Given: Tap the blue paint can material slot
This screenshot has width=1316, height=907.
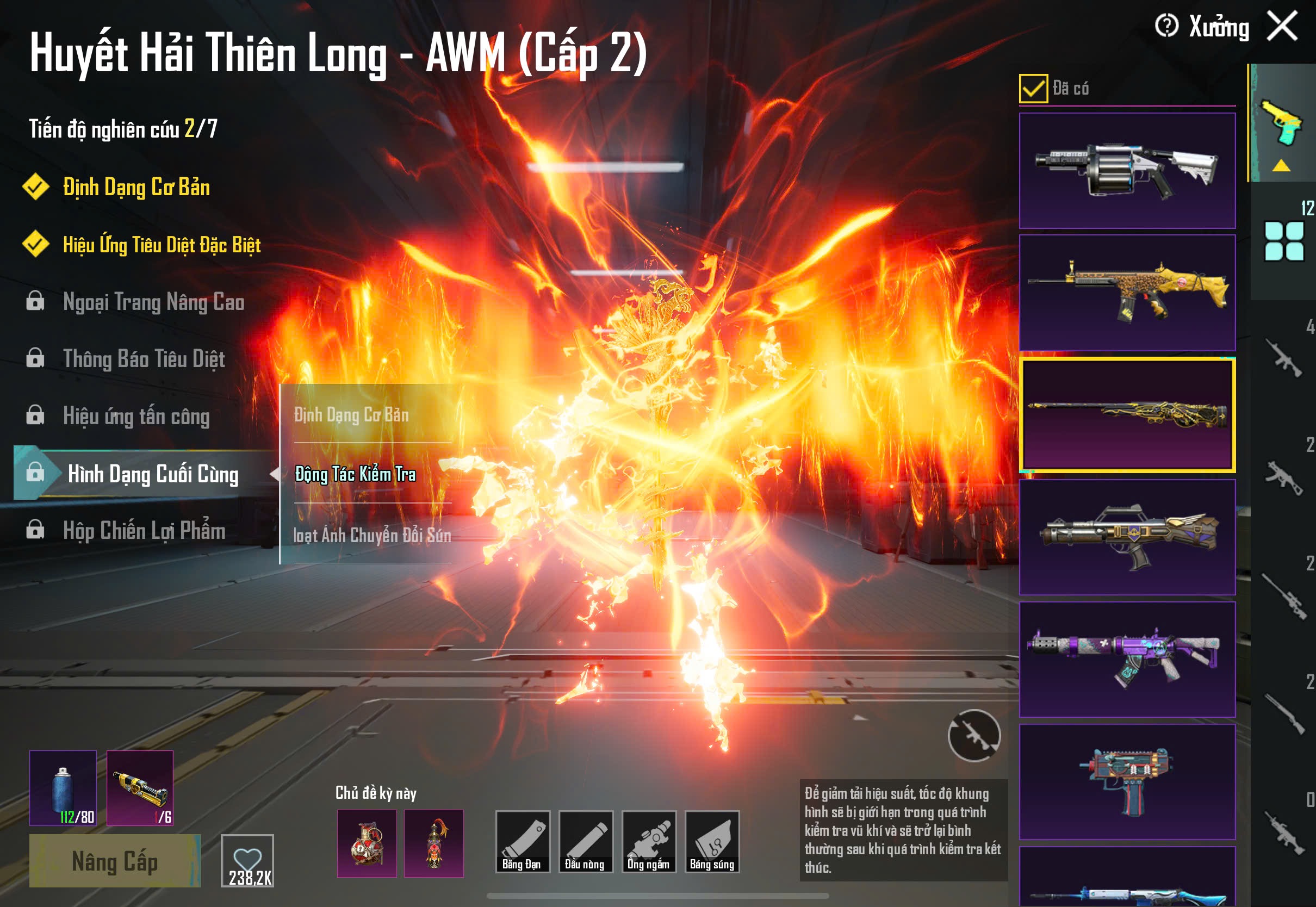Looking at the screenshot, I should (x=63, y=788).
